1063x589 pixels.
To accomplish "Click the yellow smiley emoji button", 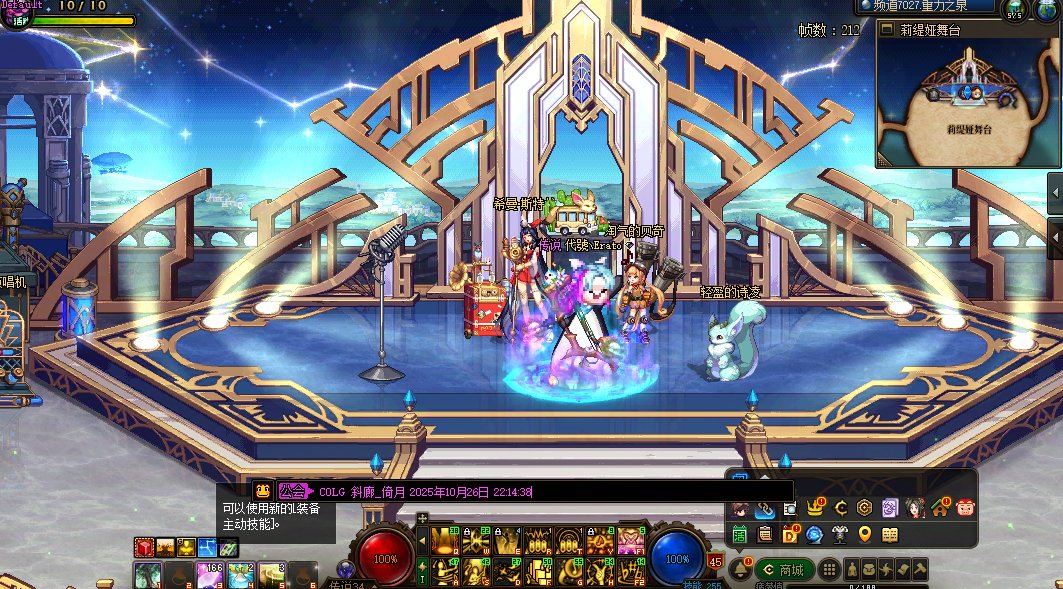I will tap(262, 490).
